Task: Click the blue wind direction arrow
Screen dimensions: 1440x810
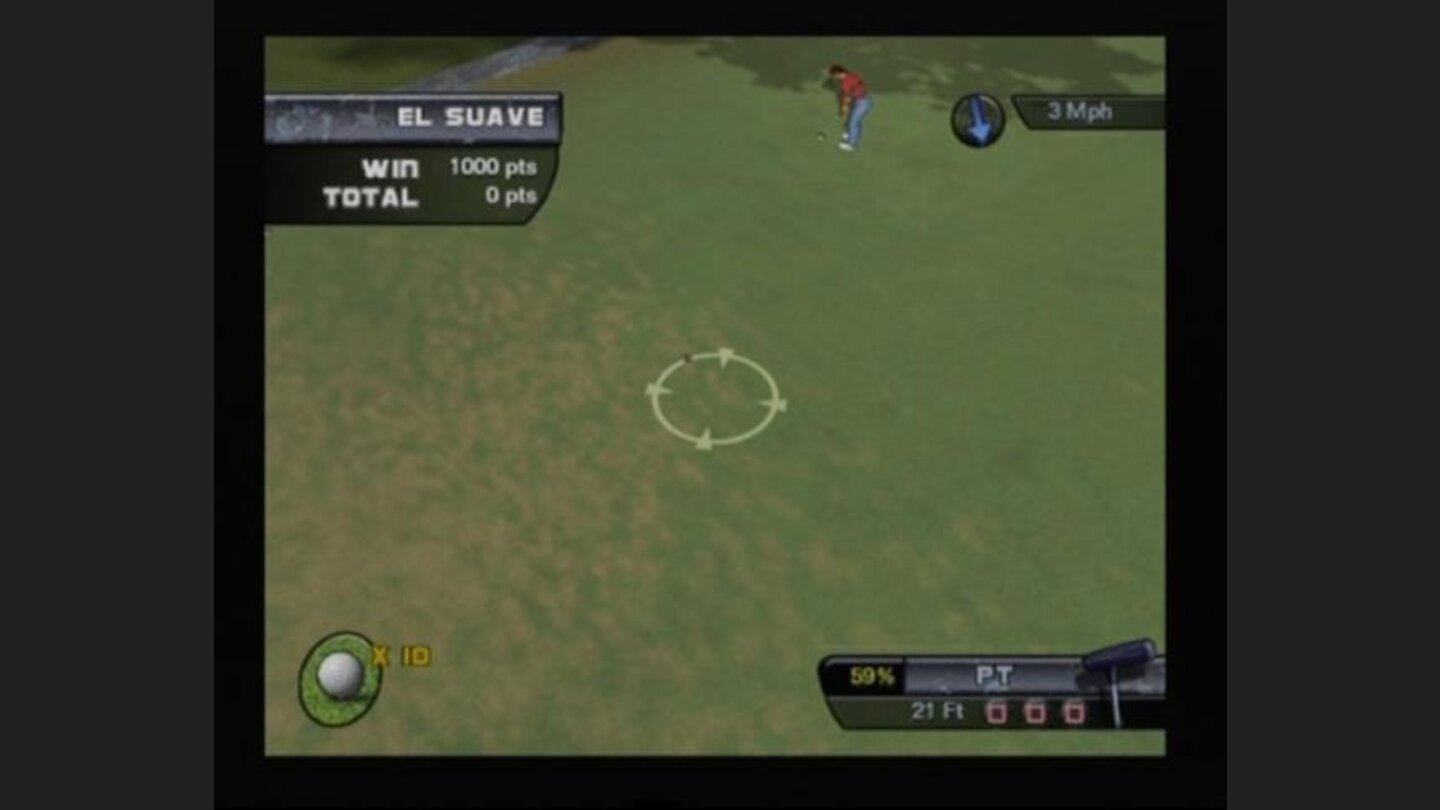Action: point(978,120)
